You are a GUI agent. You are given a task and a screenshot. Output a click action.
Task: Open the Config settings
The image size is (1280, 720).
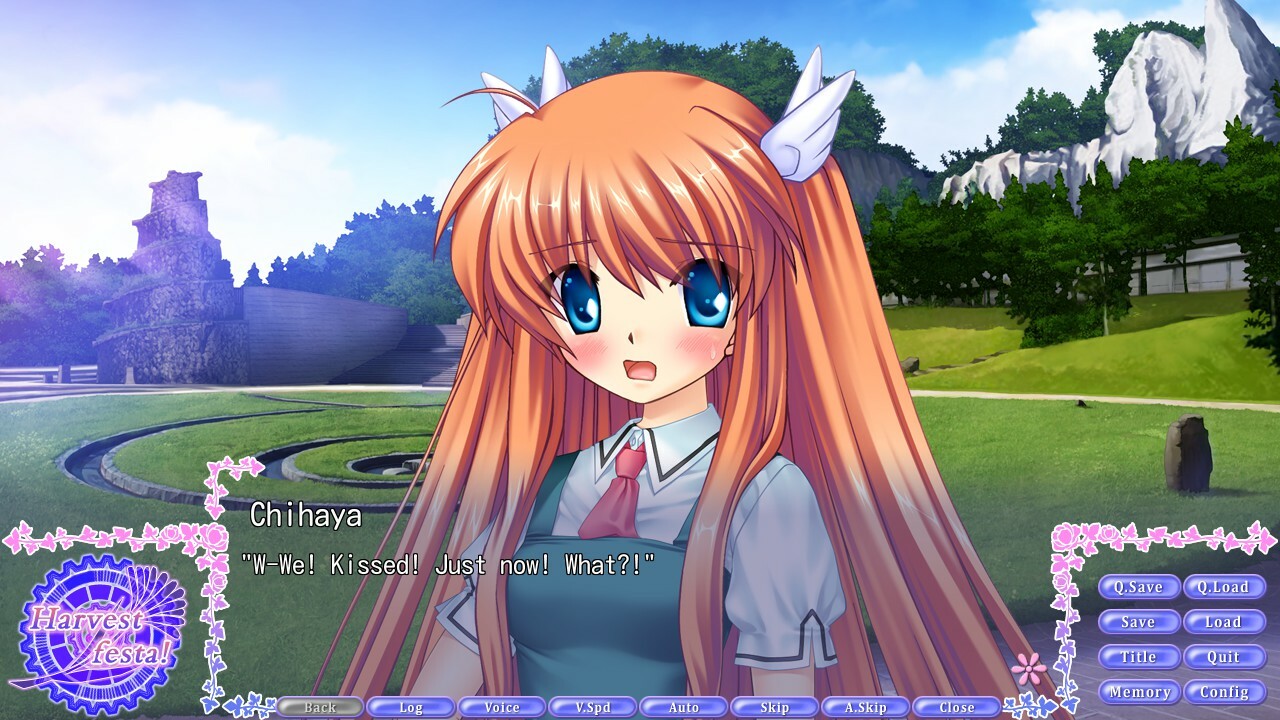1224,691
